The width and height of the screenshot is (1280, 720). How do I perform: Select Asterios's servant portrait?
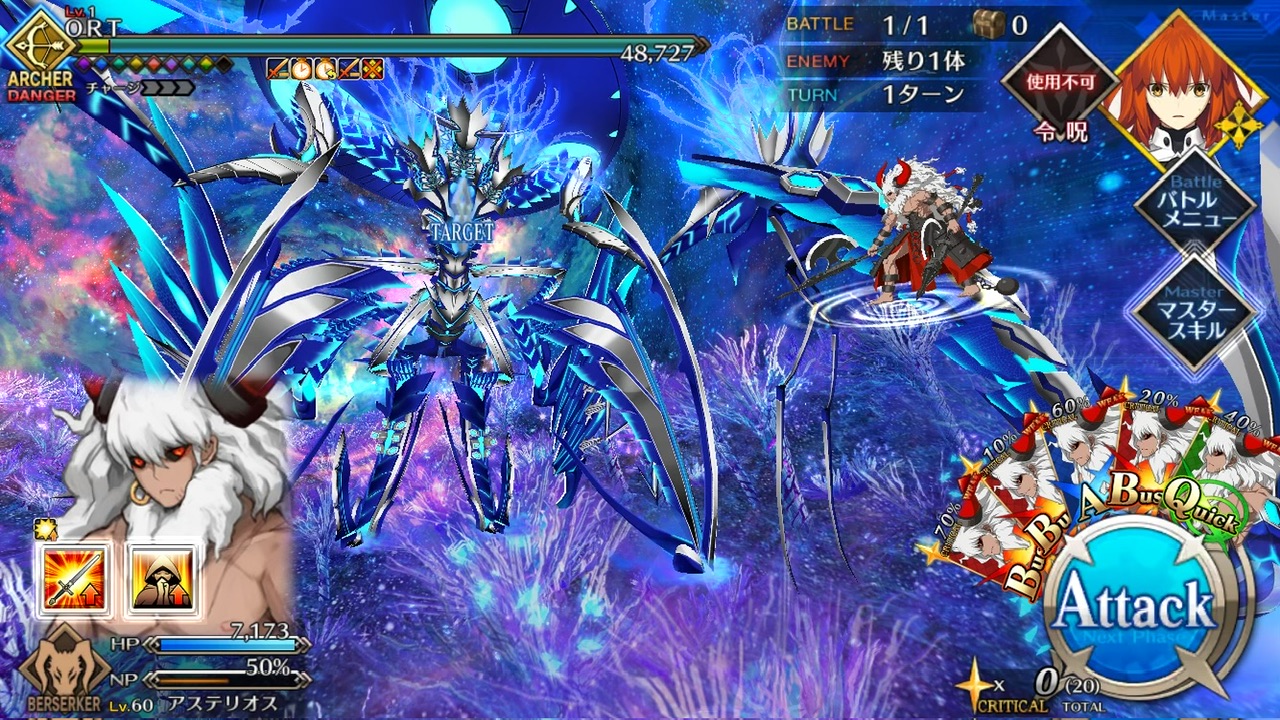[x=160, y=460]
